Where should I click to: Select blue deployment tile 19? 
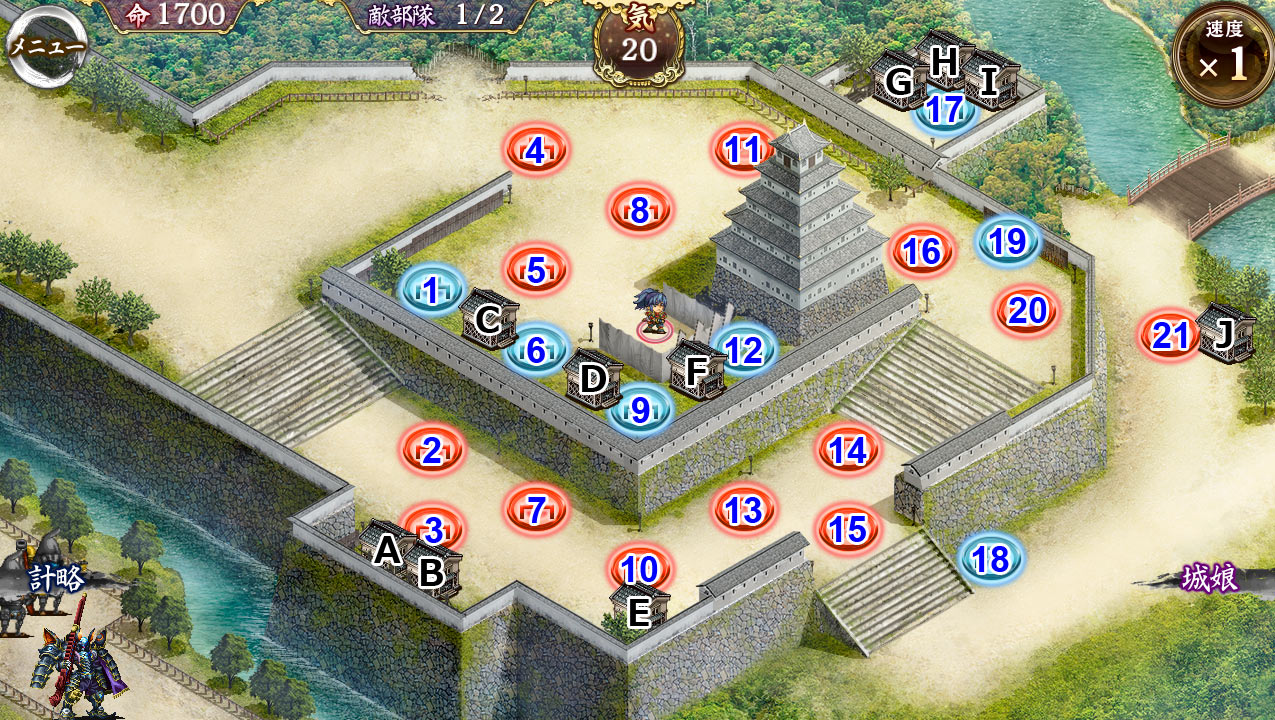click(1008, 241)
